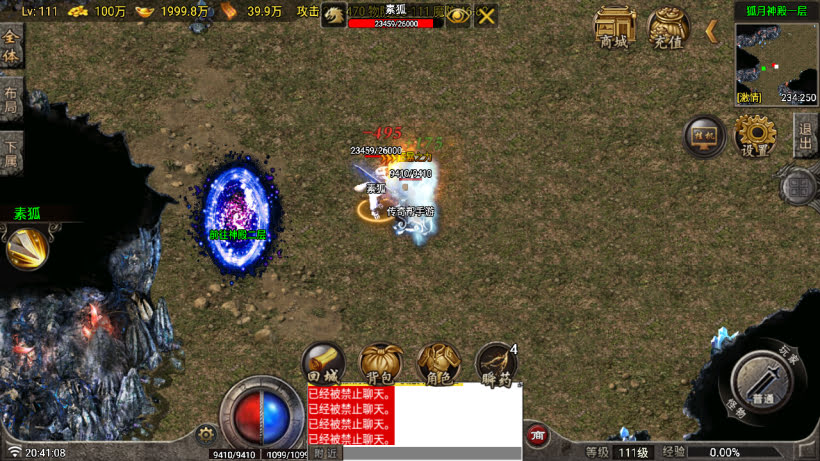Open the 角色 character sheet
Image resolution: width=820 pixels, height=461 pixels.
438,364
